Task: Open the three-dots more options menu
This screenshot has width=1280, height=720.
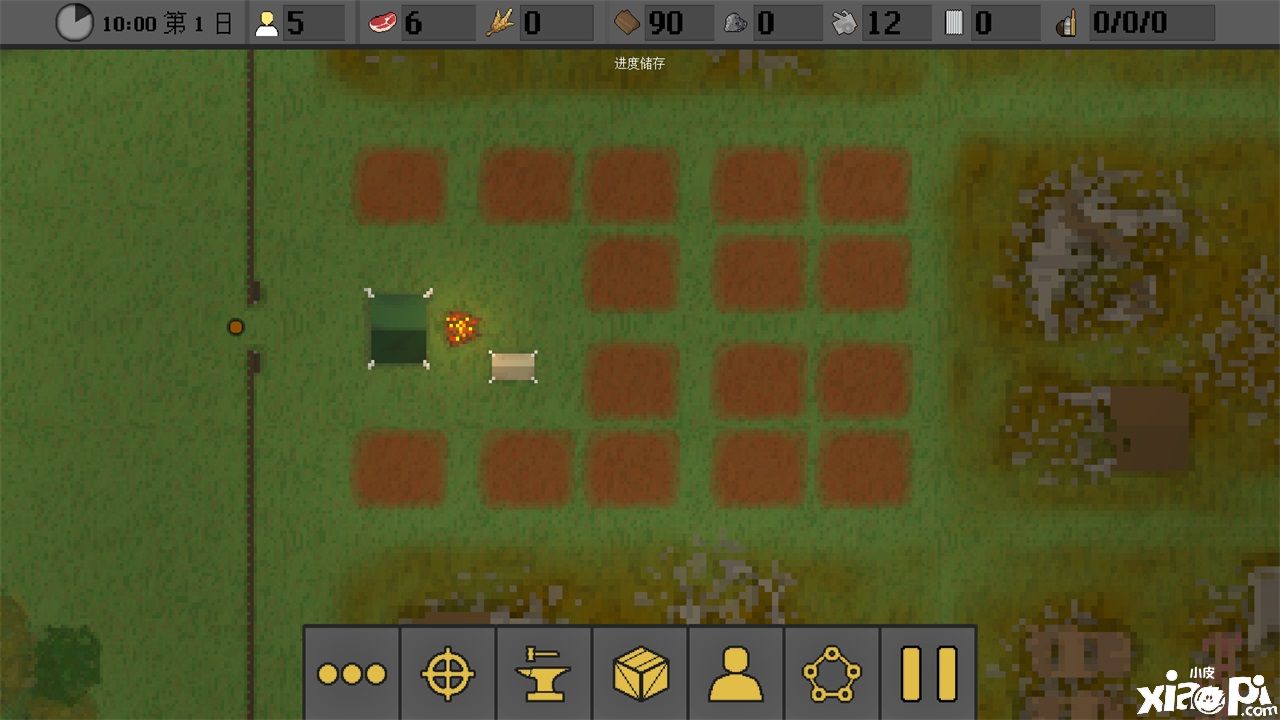Action: [x=351, y=674]
